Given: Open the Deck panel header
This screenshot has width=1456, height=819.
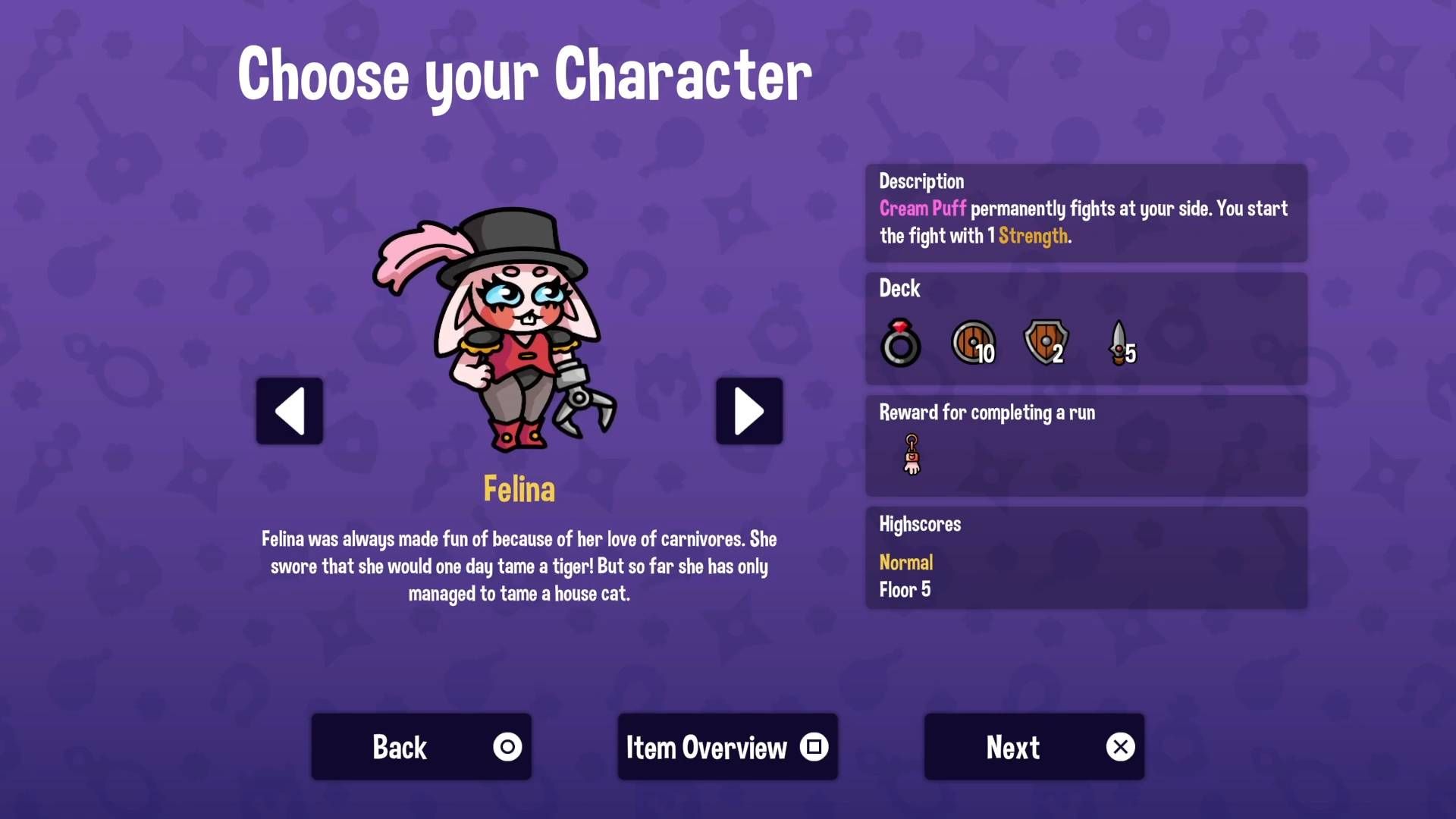Looking at the screenshot, I should pyautogui.click(x=899, y=289).
